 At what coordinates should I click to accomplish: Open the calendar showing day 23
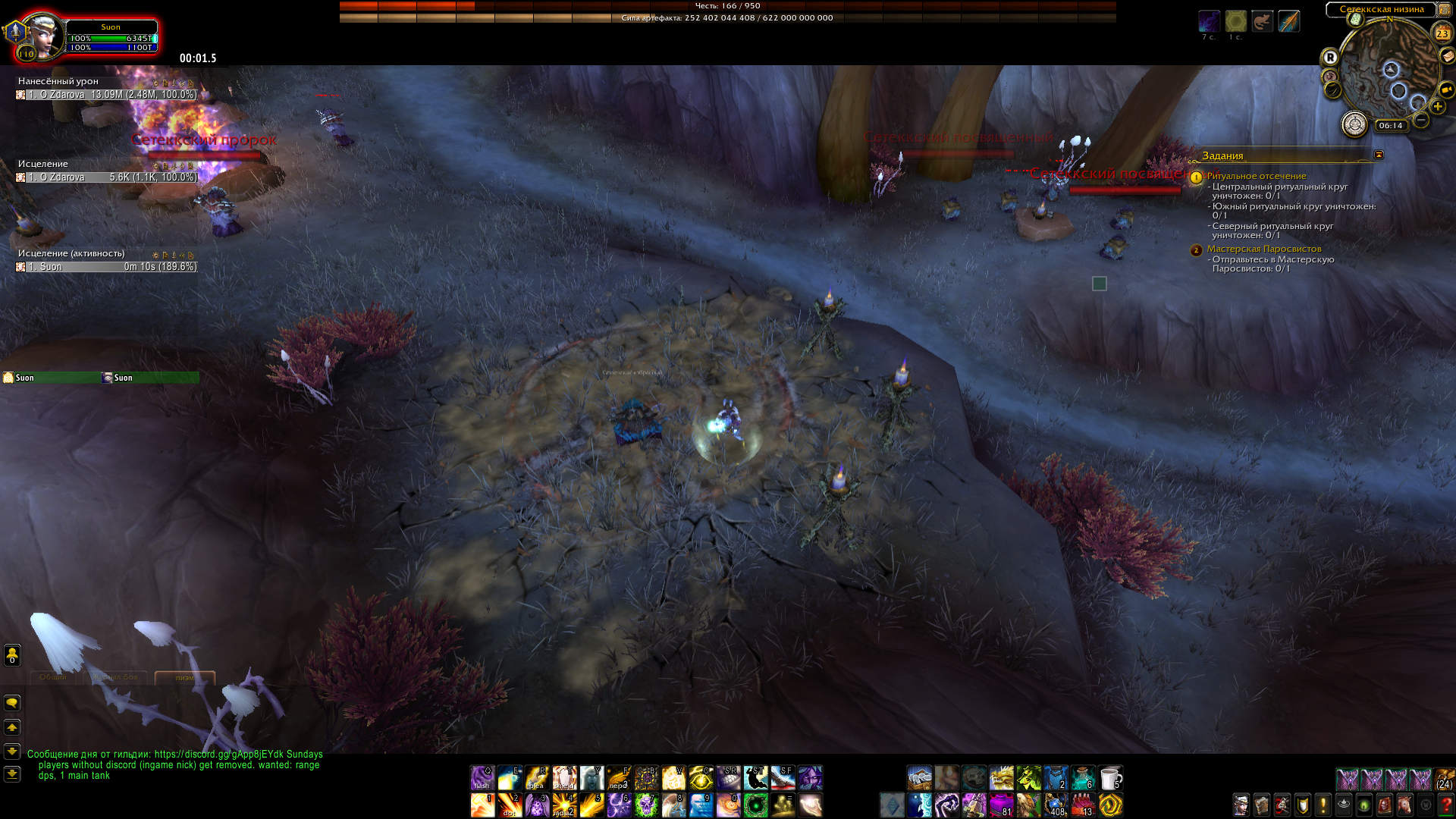(1442, 33)
